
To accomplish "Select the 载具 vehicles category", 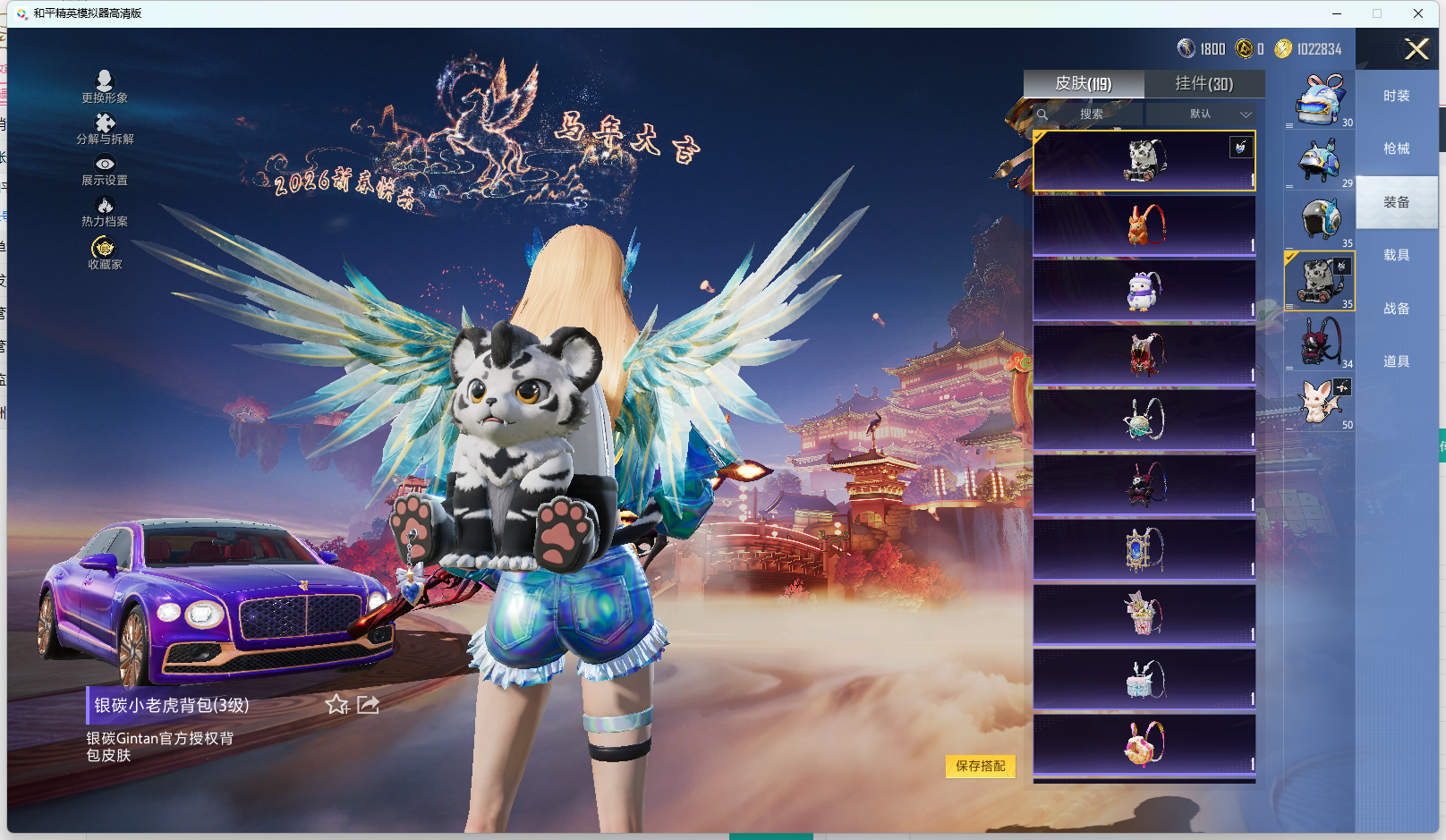I will point(1396,255).
